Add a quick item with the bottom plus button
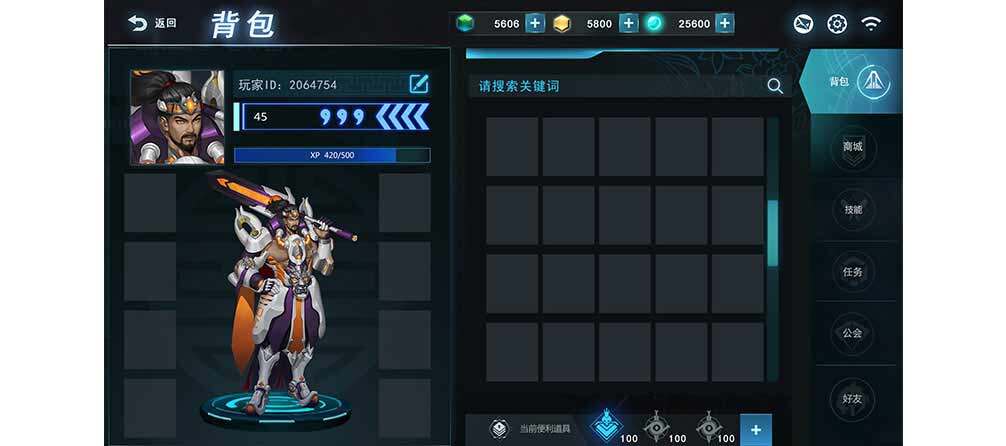Image resolution: width=1006 pixels, height=446 pixels. (x=755, y=429)
